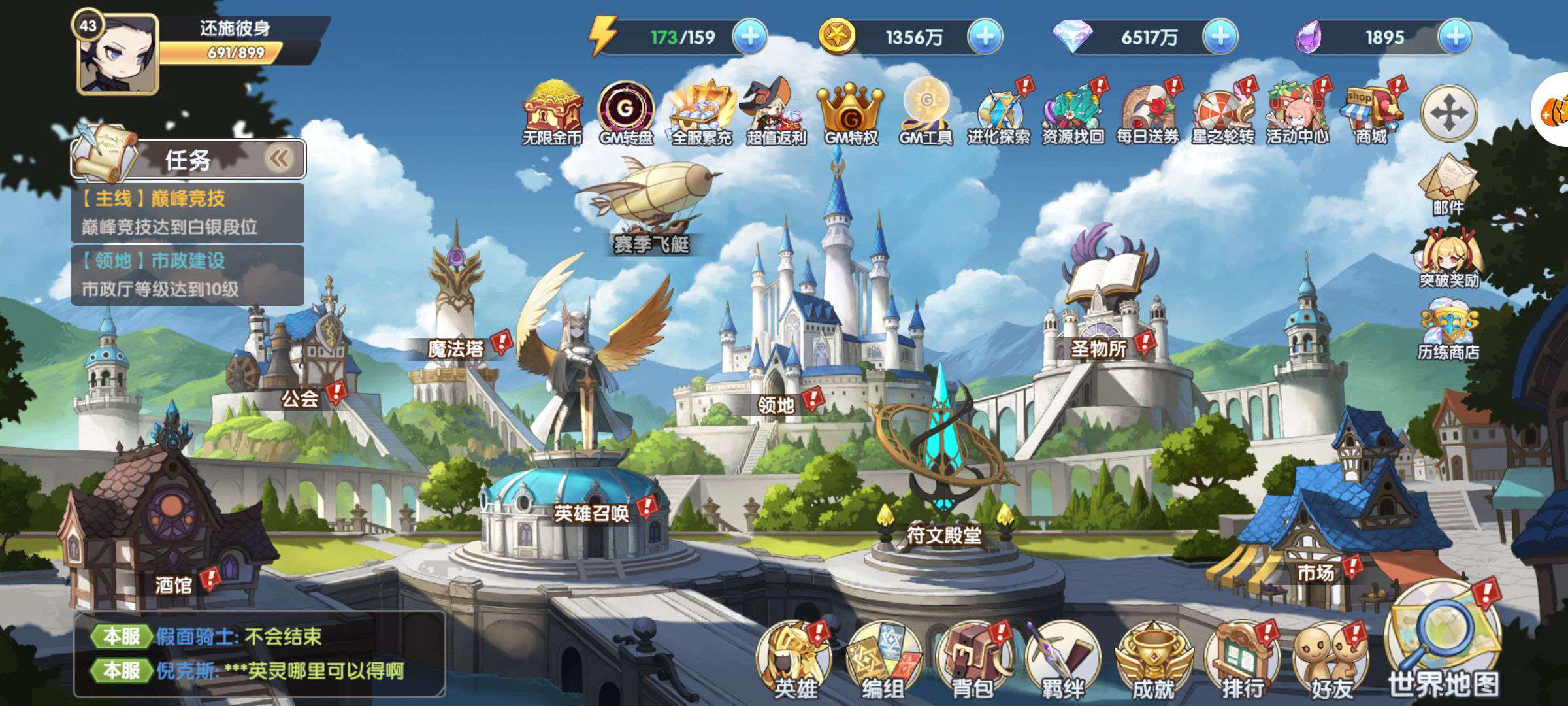Open the 背包 backpack

(973, 660)
